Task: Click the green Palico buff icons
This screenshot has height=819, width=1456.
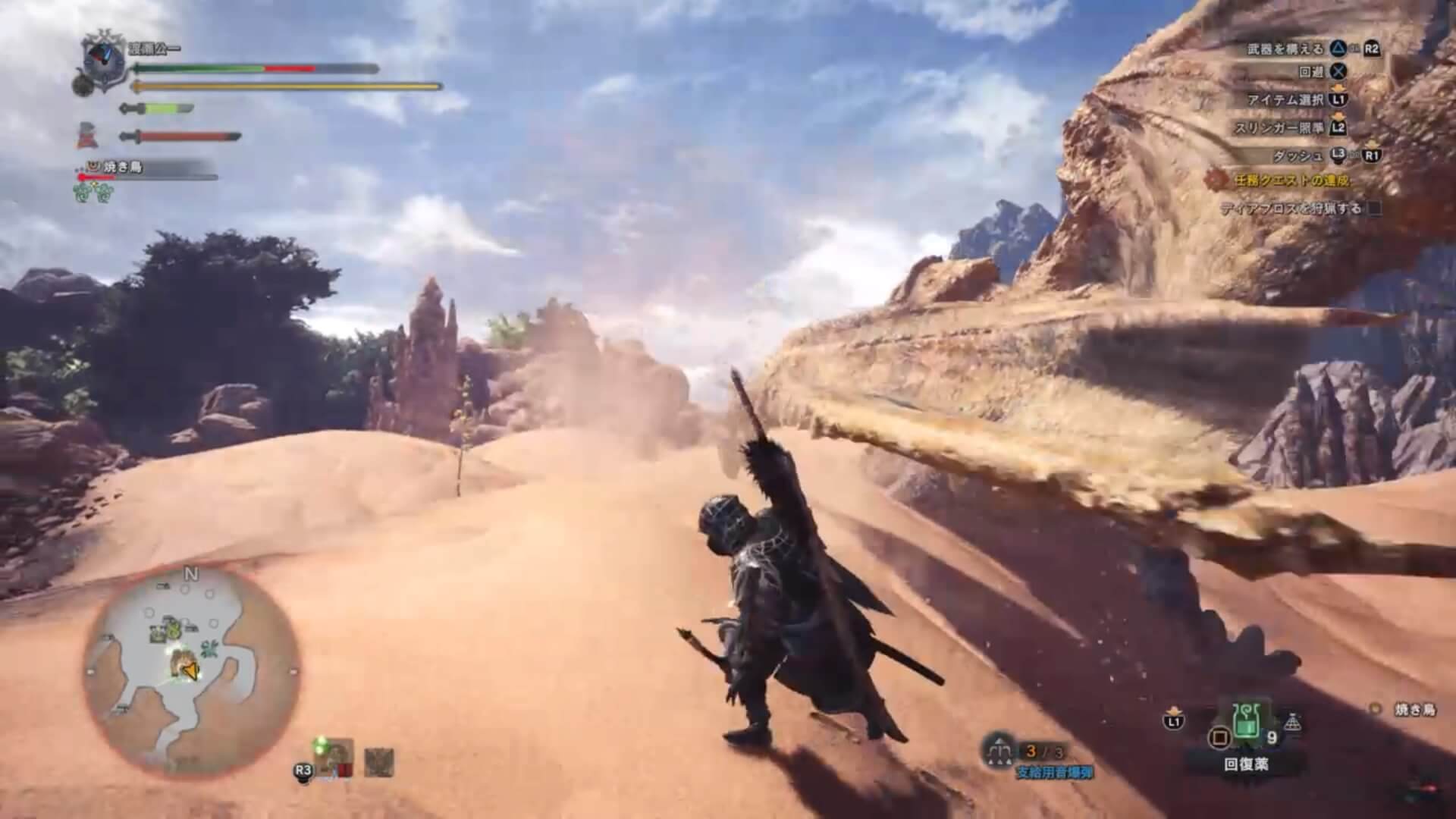Action: (93, 193)
